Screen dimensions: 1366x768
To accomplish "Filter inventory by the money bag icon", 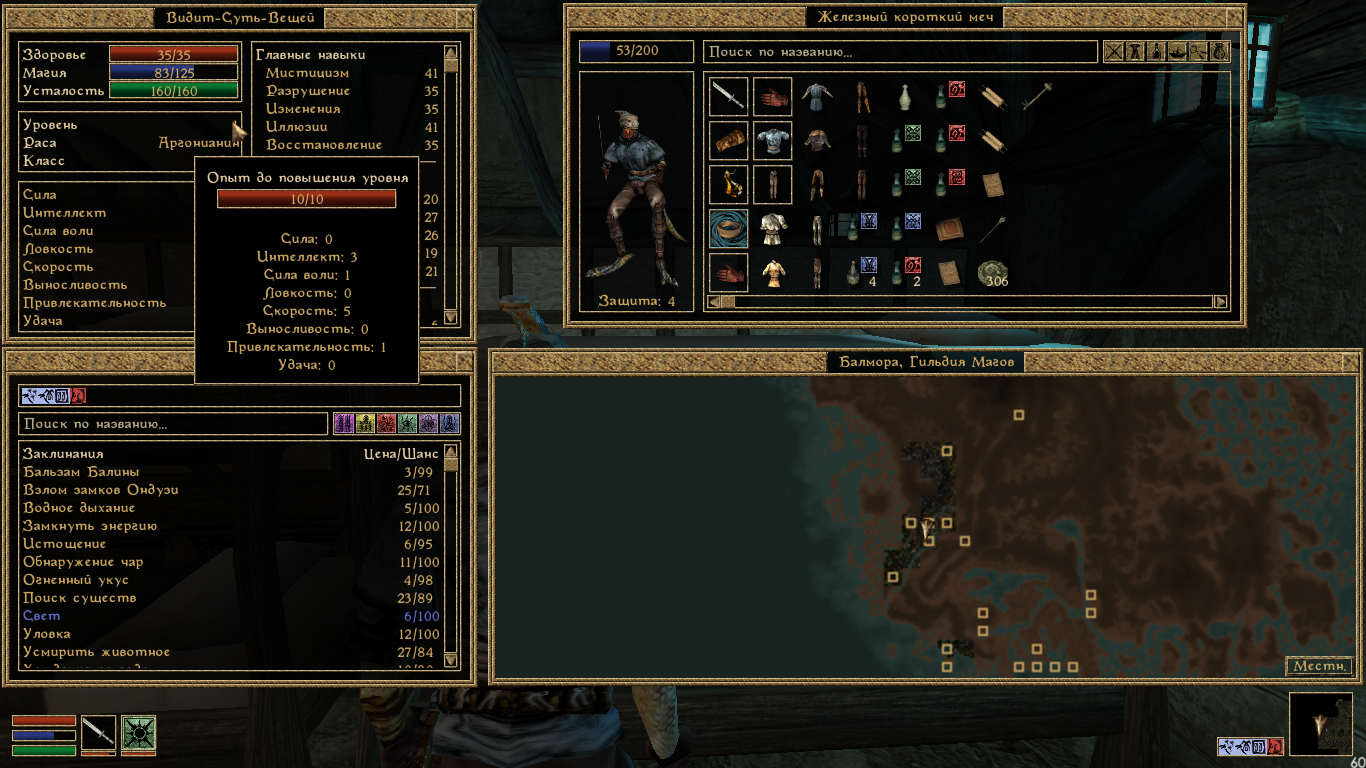I will [x=1221, y=52].
